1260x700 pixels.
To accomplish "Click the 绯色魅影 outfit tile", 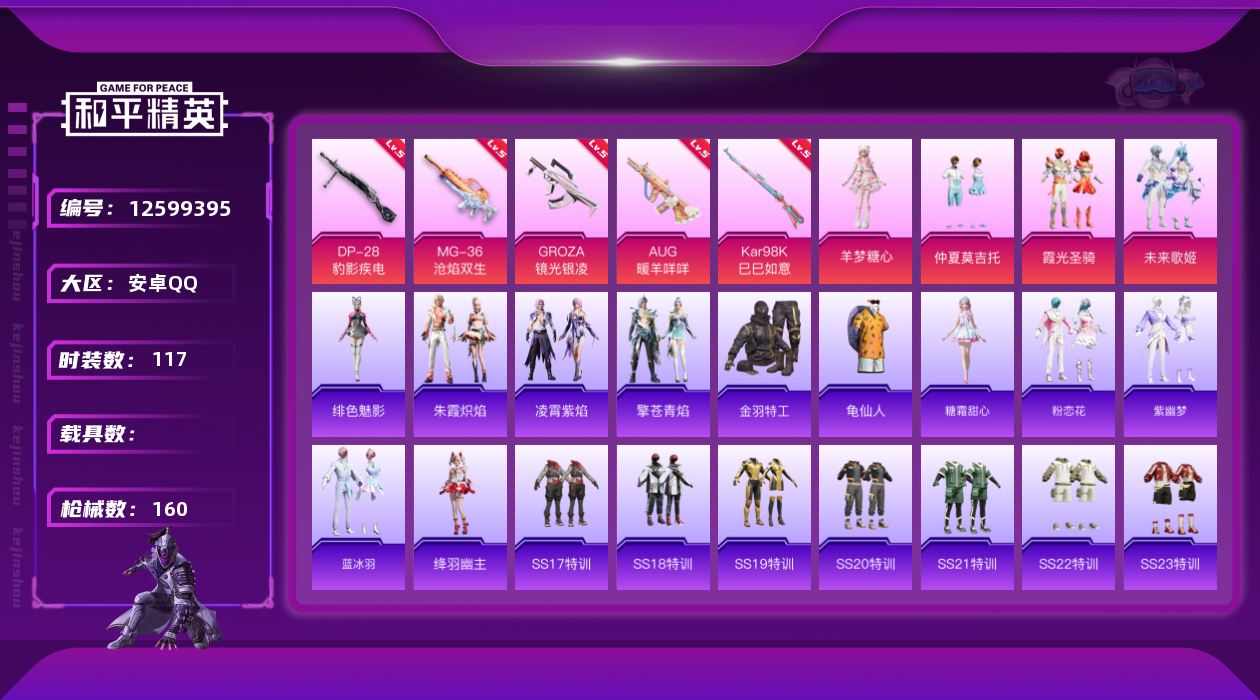I will coord(358,364).
